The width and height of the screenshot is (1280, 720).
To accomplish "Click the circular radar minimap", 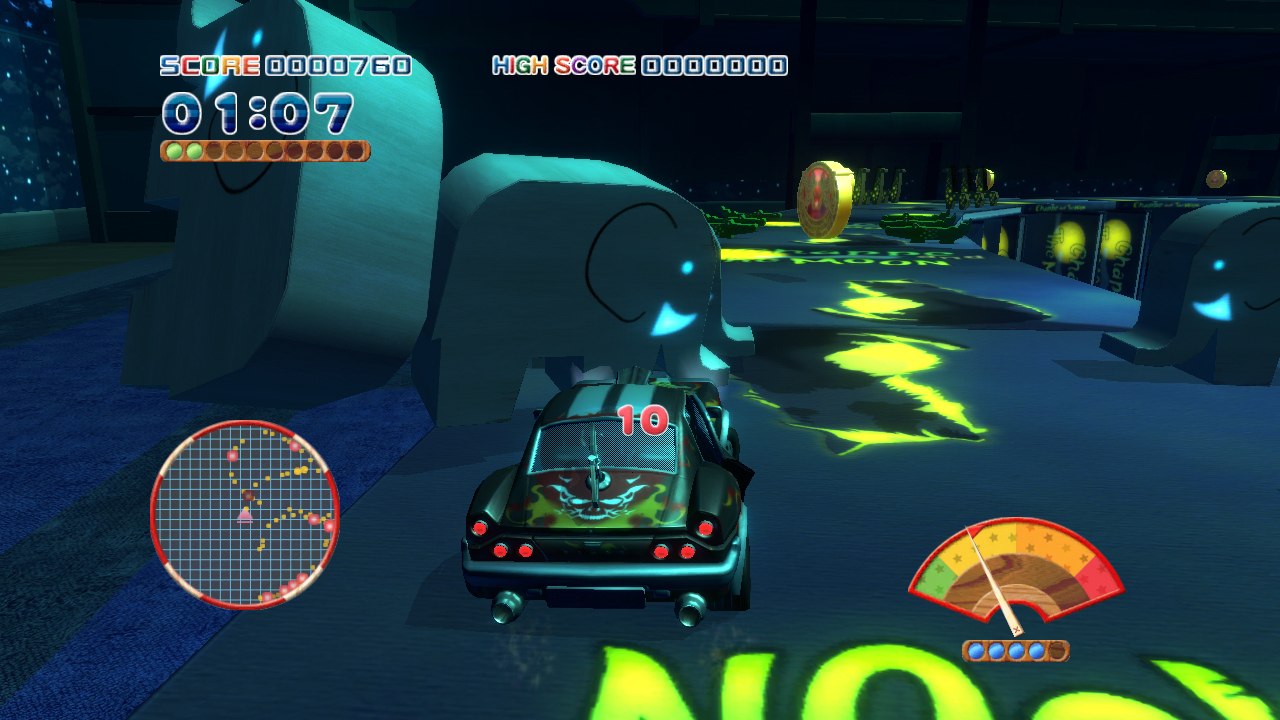I will click(244, 514).
